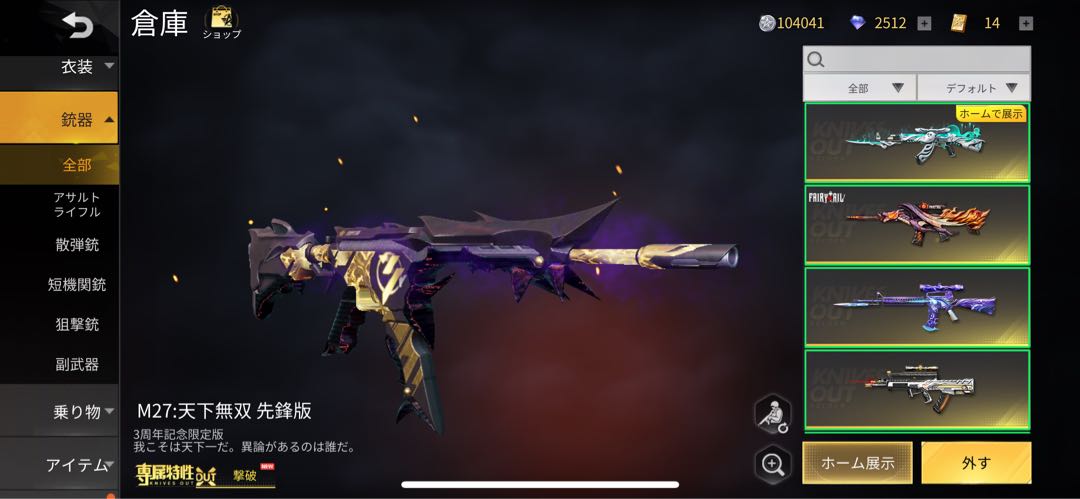
Task: Add diamonds with the plus button
Action: click(924, 23)
